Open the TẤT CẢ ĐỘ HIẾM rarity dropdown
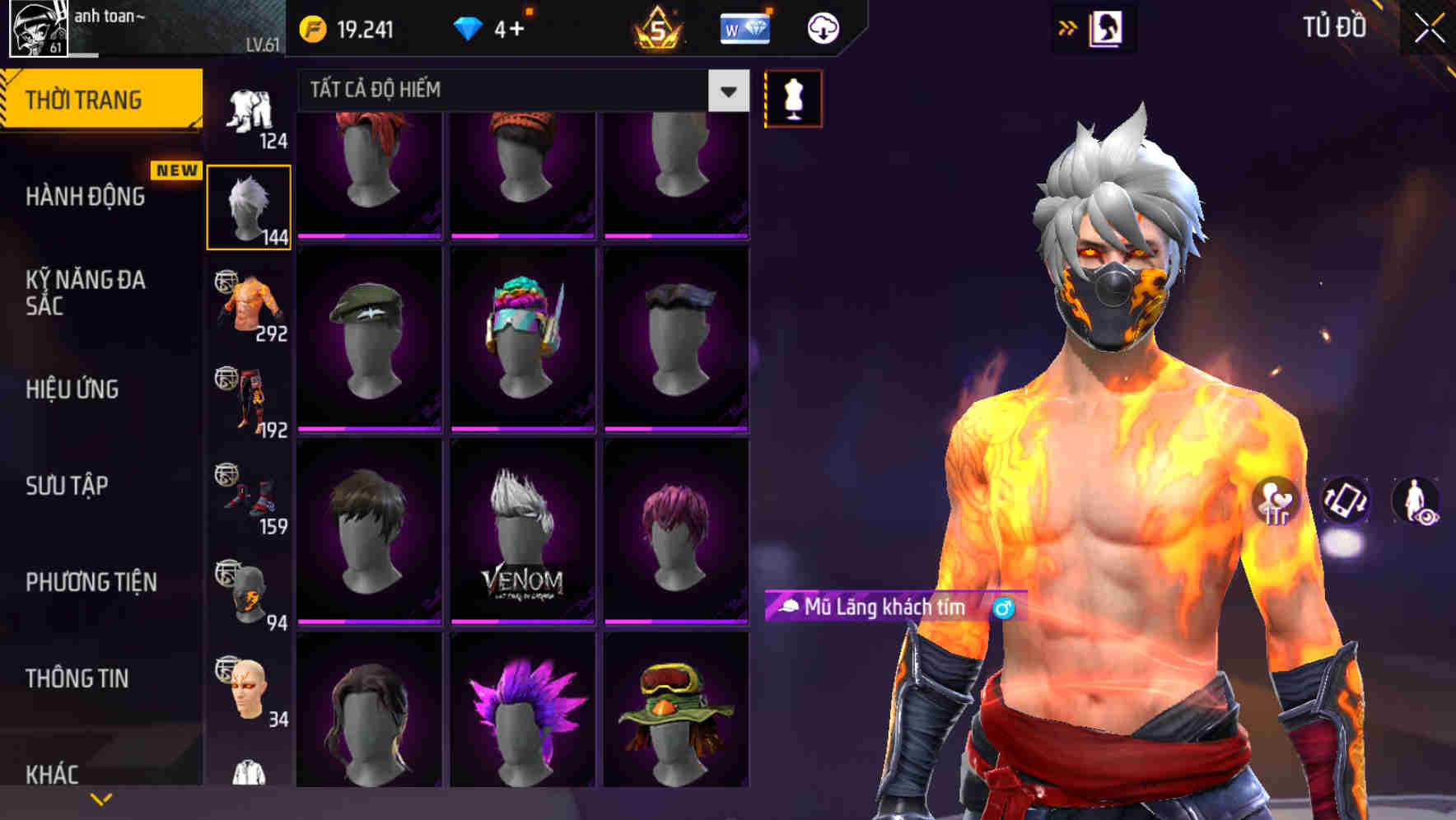1456x820 pixels. [519, 91]
